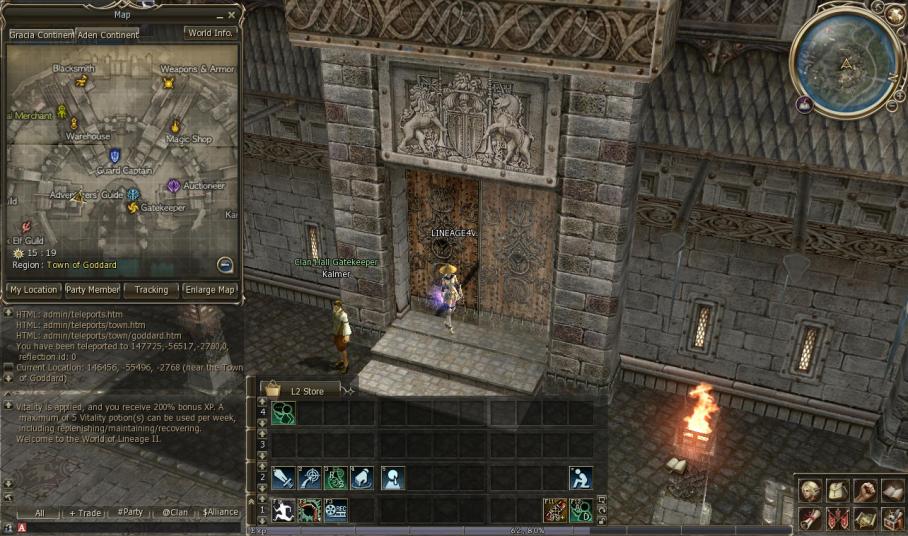Close the Map window
Screen dimensions: 908x536
tap(232, 15)
